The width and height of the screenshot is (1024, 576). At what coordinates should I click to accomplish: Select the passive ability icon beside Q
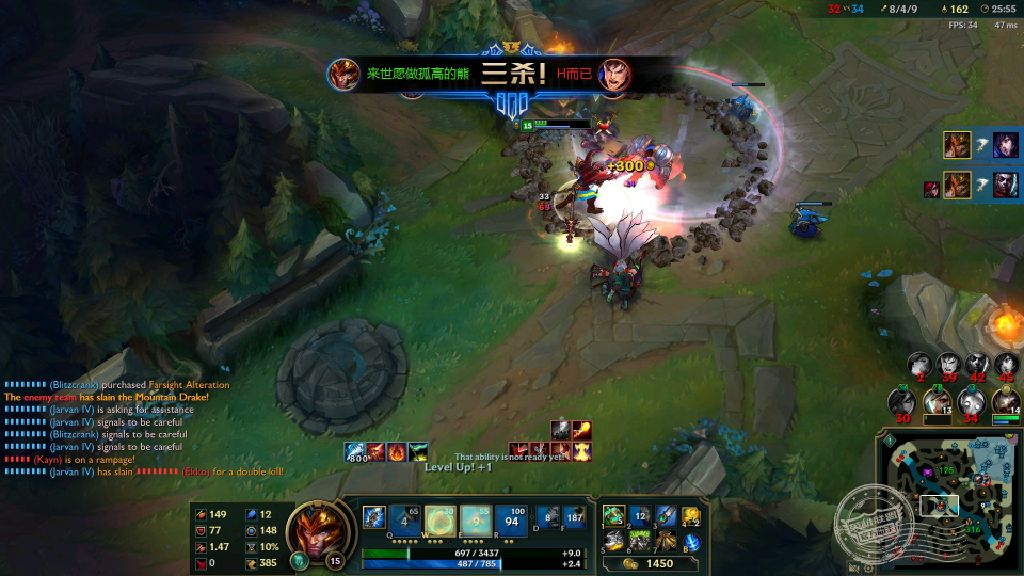(x=374, y=517)
